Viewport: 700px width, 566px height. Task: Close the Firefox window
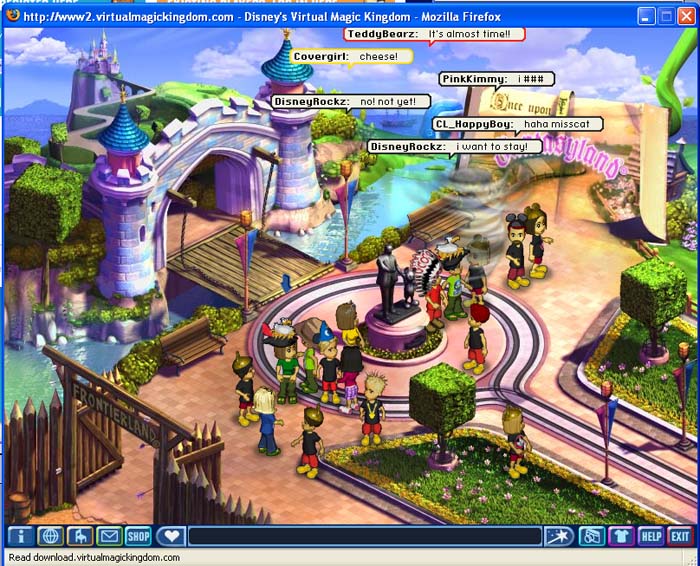(x=685, y=16)
